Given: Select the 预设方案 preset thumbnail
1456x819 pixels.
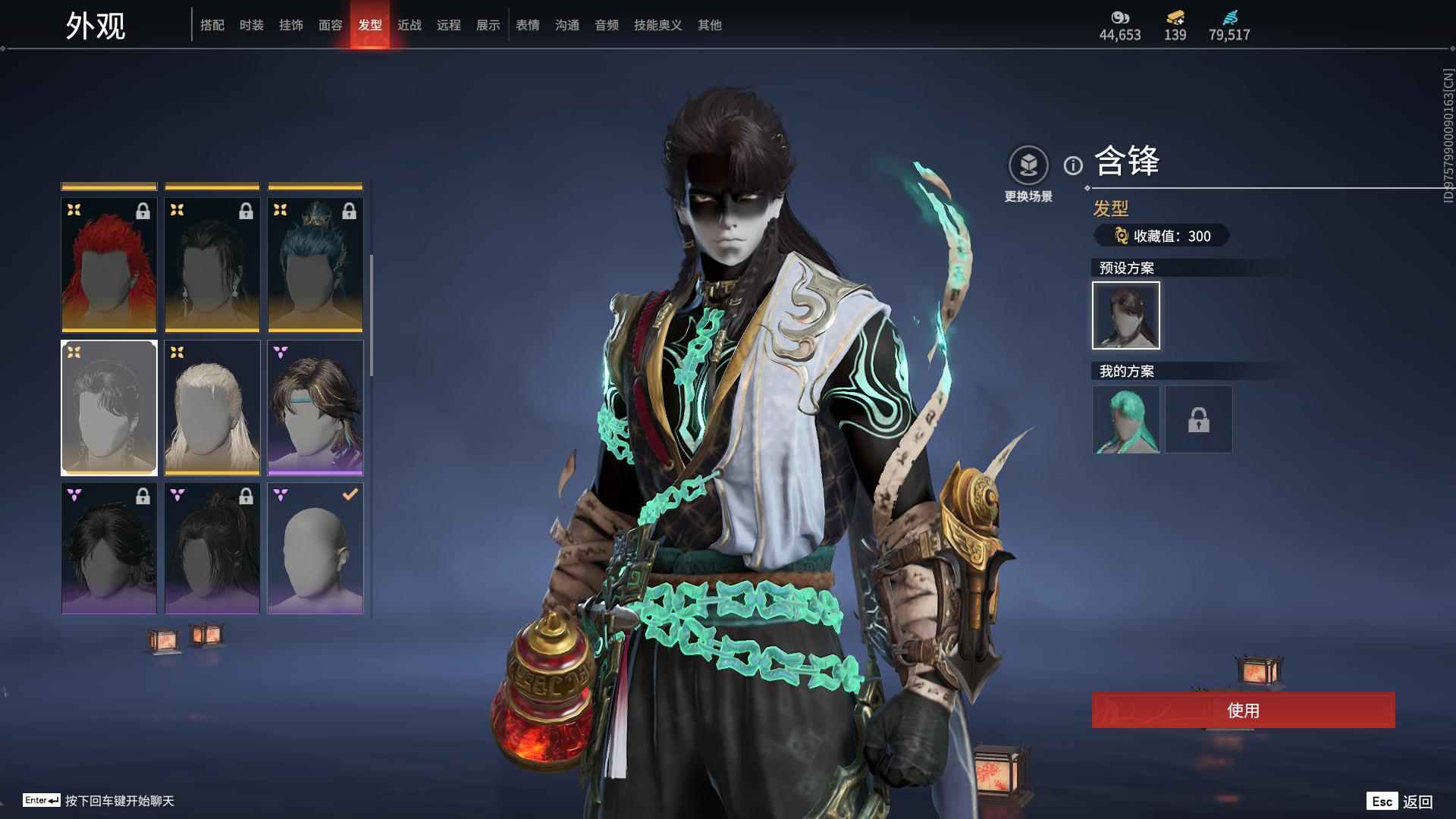Looking at the screenshot, I should coord(1126,315).
